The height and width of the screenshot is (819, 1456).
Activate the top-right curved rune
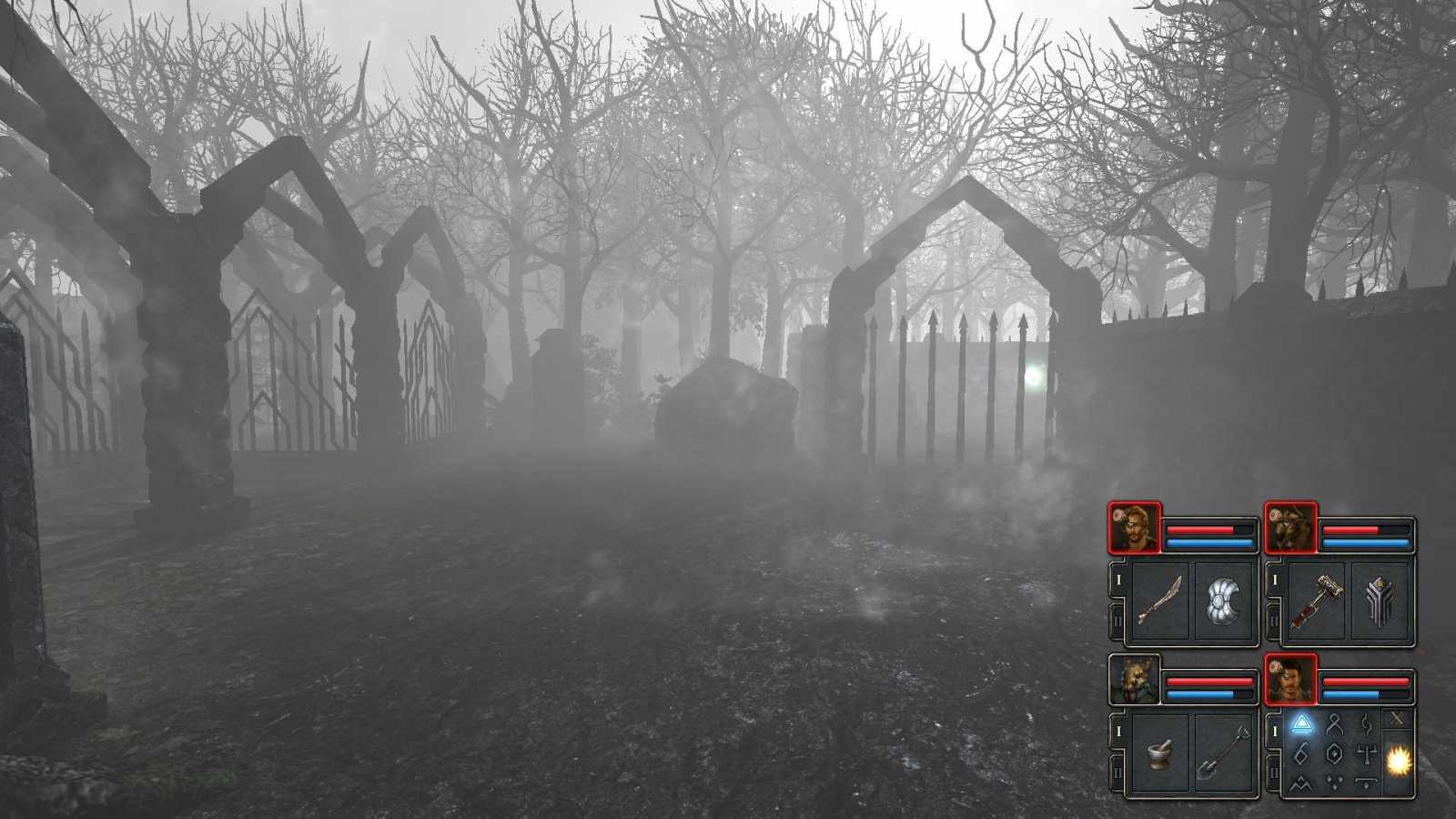[x=1367, y=724]
